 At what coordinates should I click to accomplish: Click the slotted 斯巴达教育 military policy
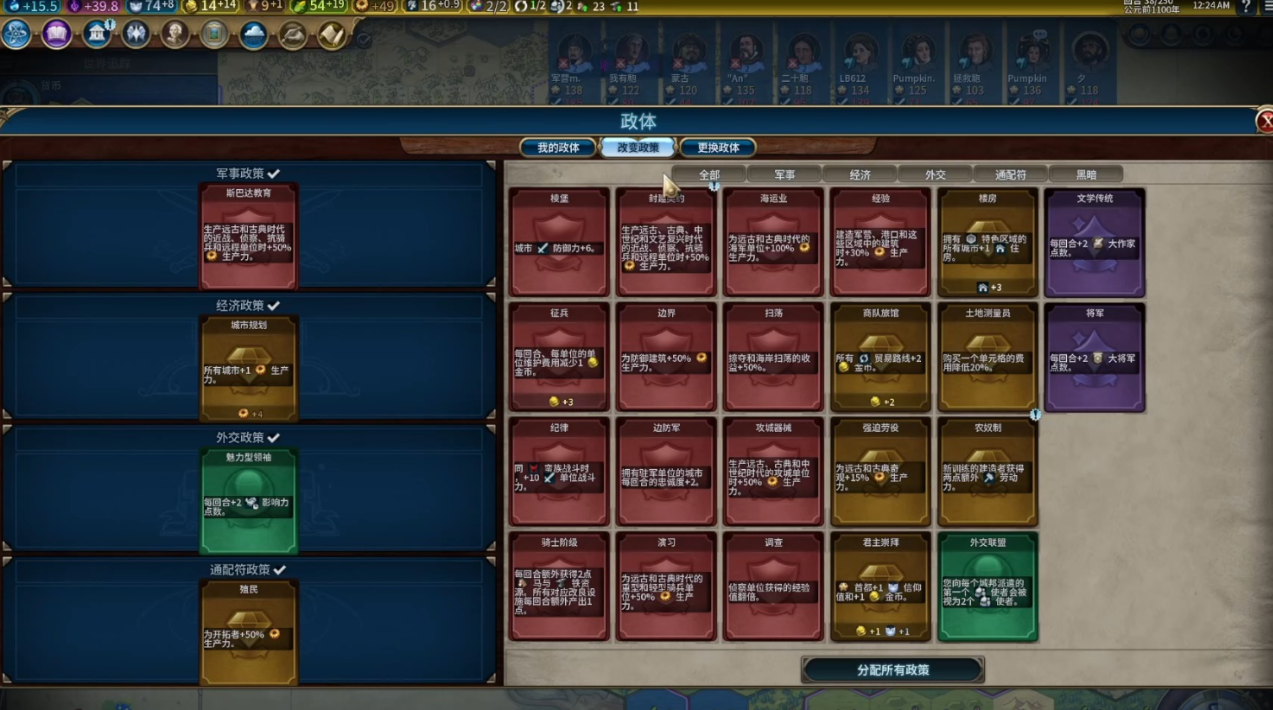249,237
